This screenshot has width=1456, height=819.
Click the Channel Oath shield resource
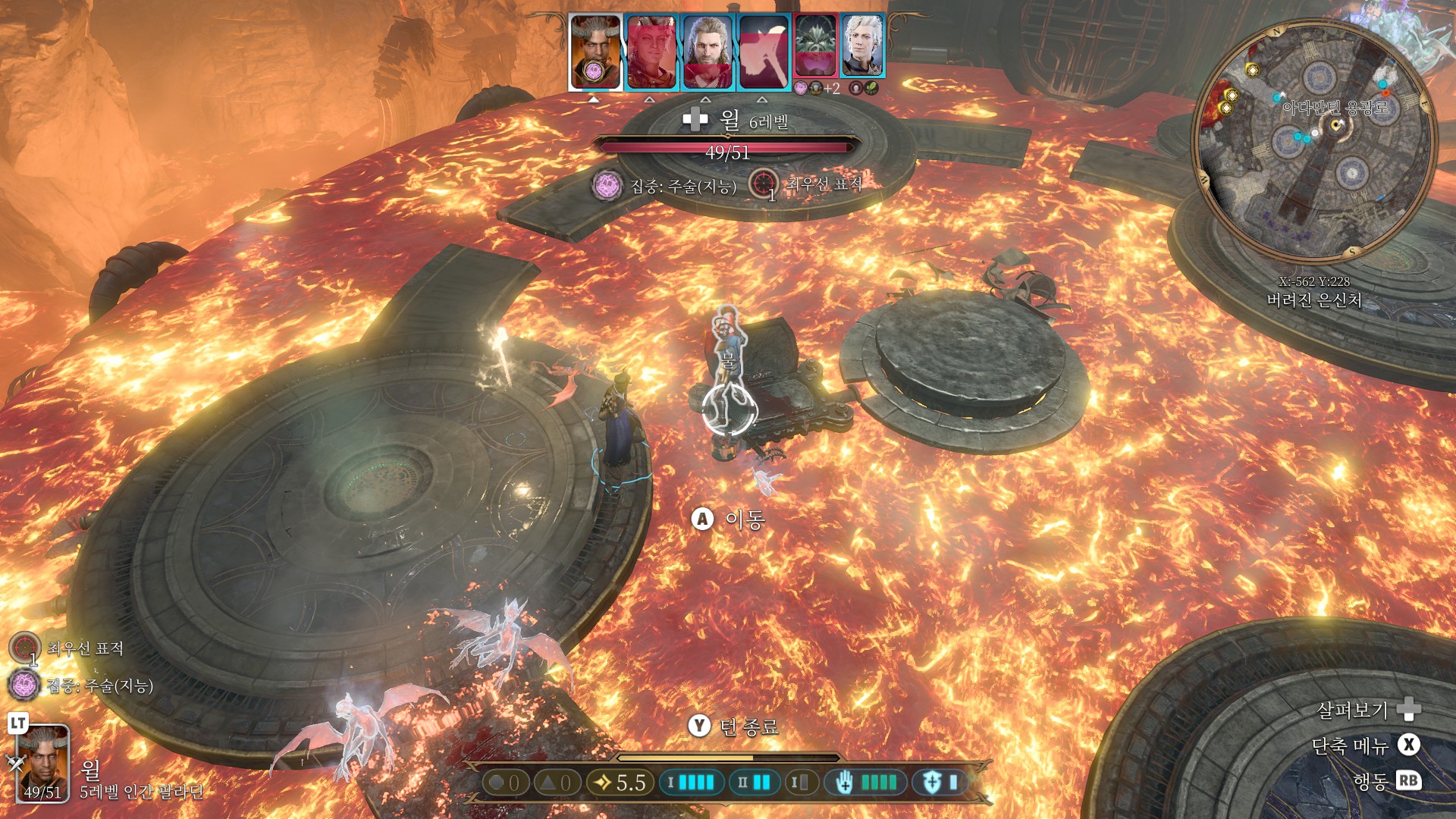pos(940,783)
